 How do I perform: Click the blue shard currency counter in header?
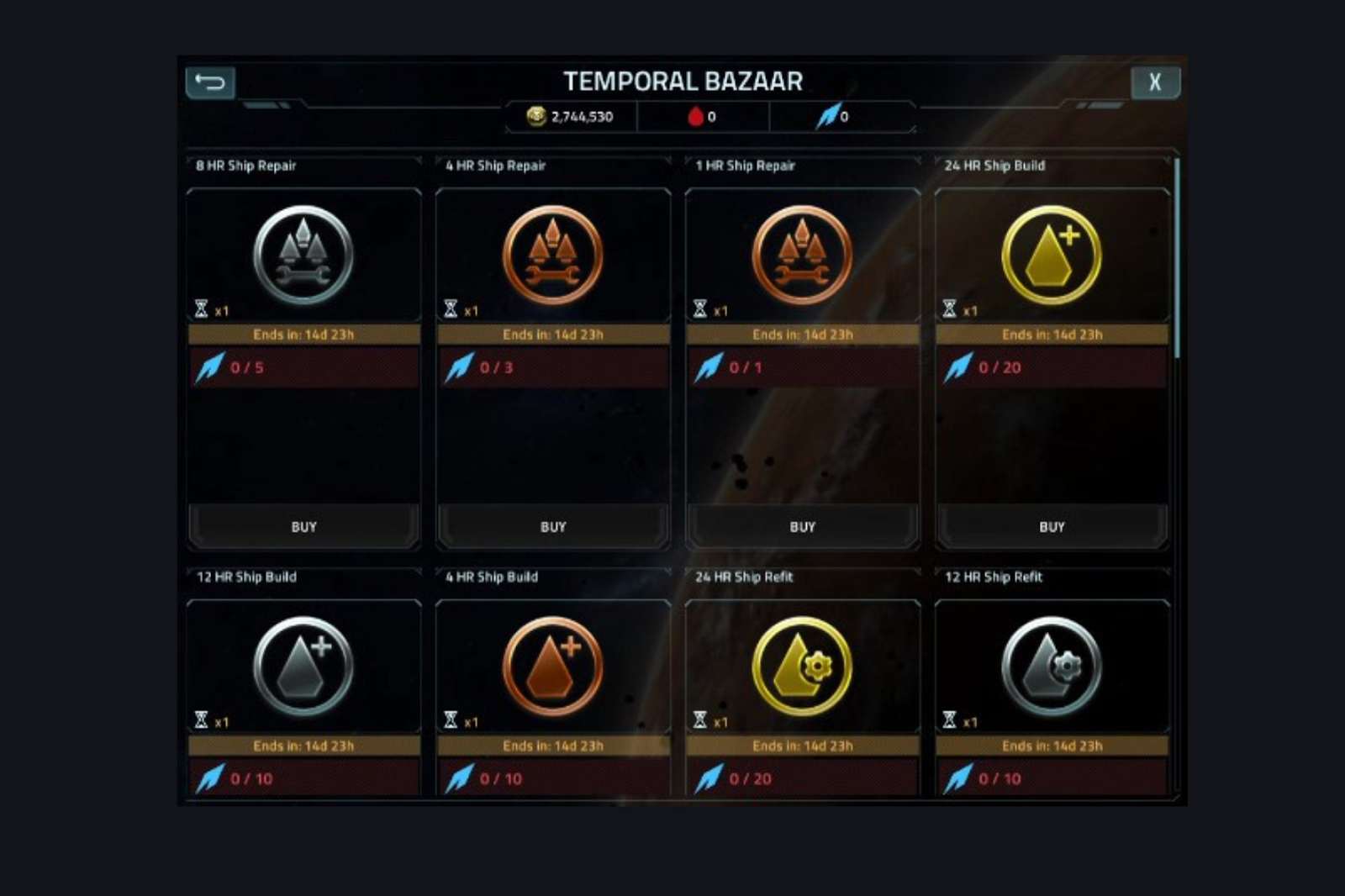click(x=834, y=117)
